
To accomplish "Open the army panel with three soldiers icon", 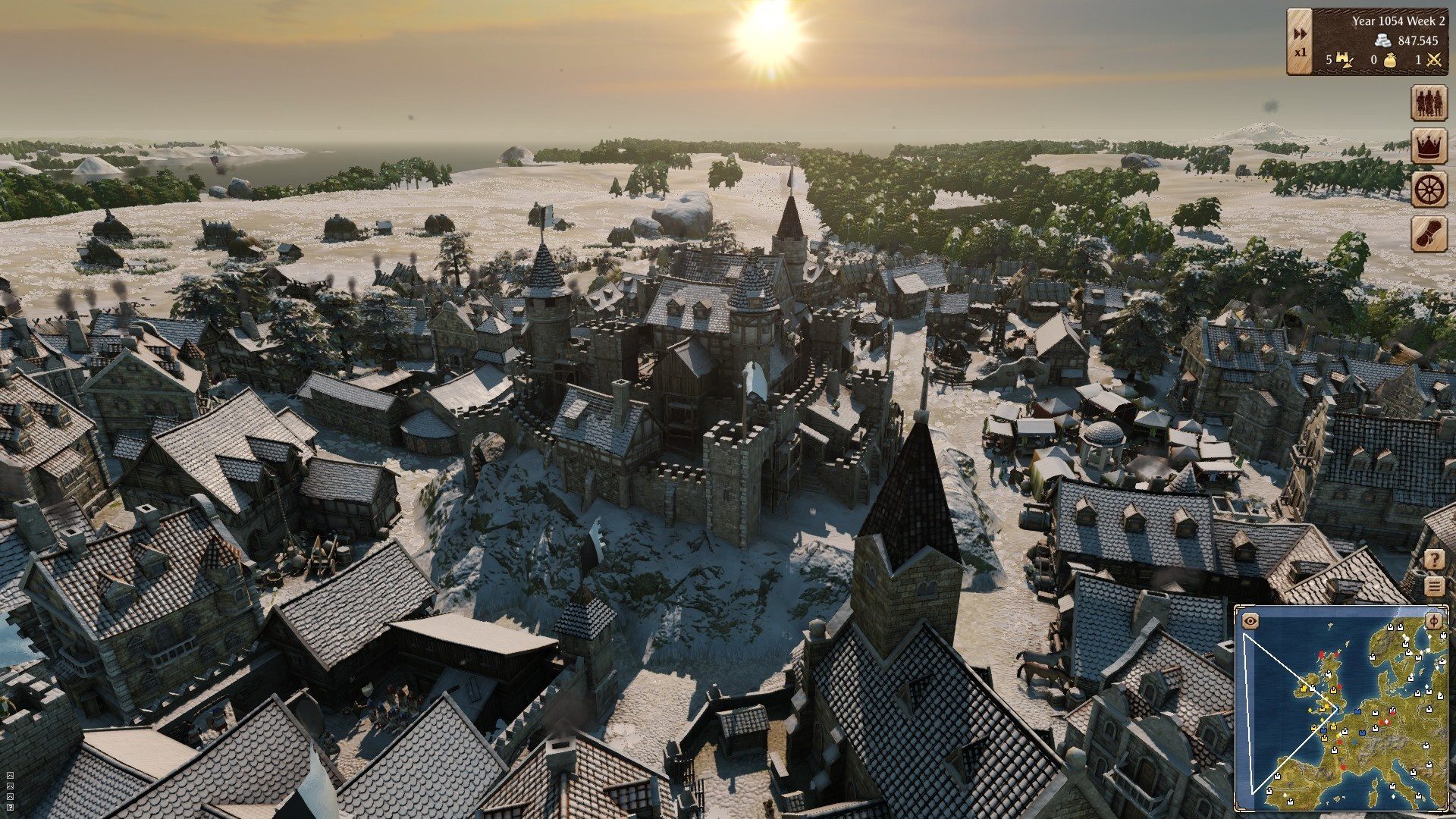I will tap(1428, 101).
